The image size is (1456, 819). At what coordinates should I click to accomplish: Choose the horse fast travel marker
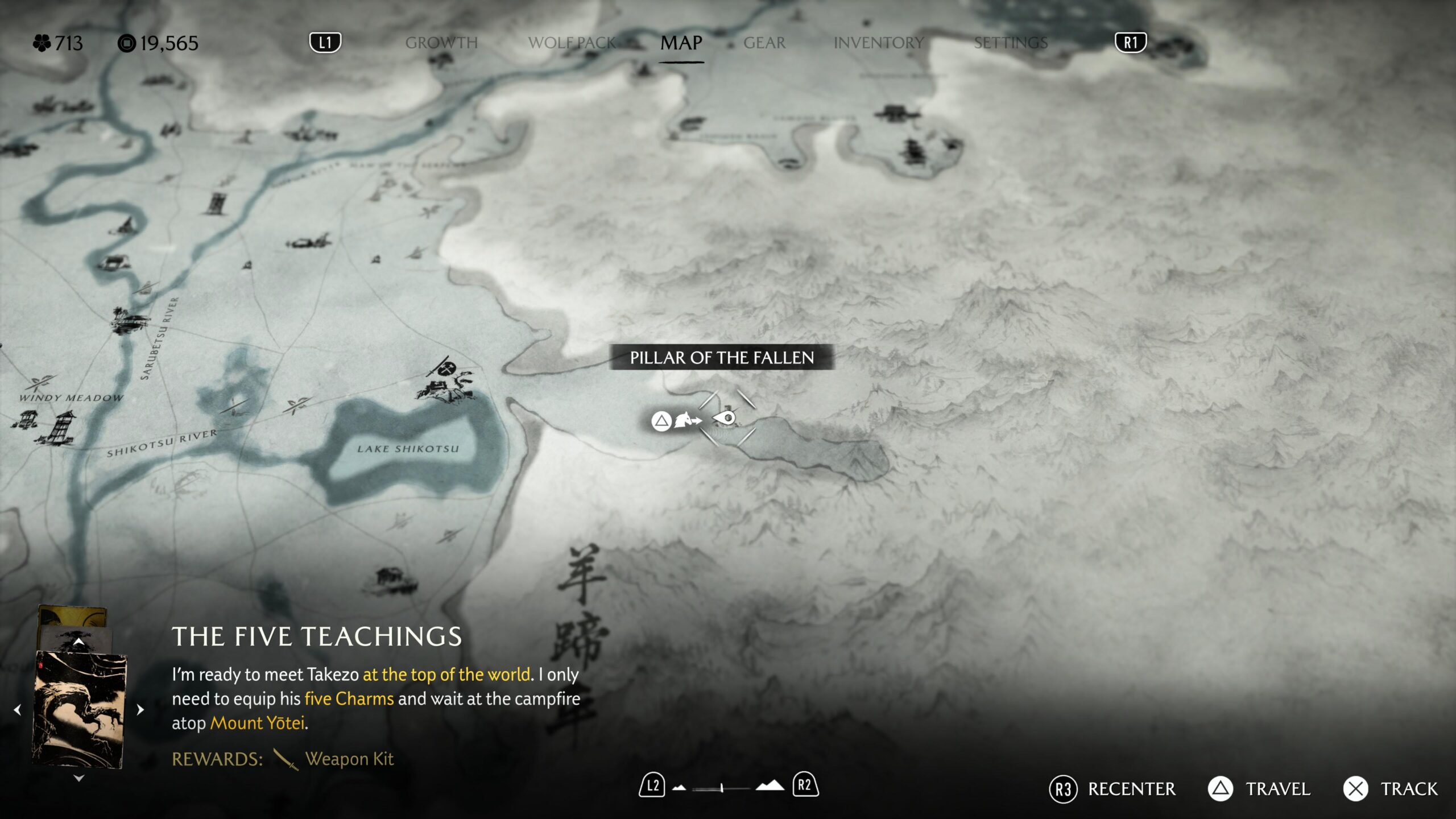pos(687,421)
